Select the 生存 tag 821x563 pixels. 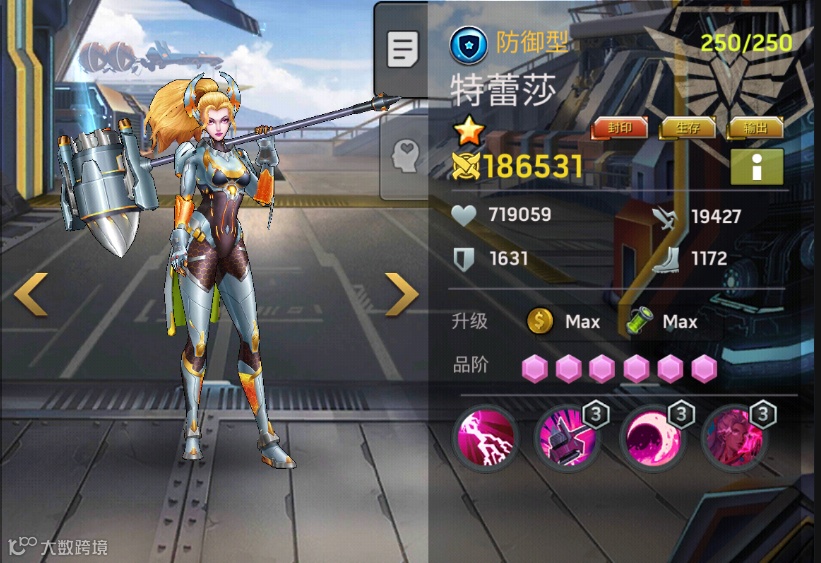coord(687,128)
